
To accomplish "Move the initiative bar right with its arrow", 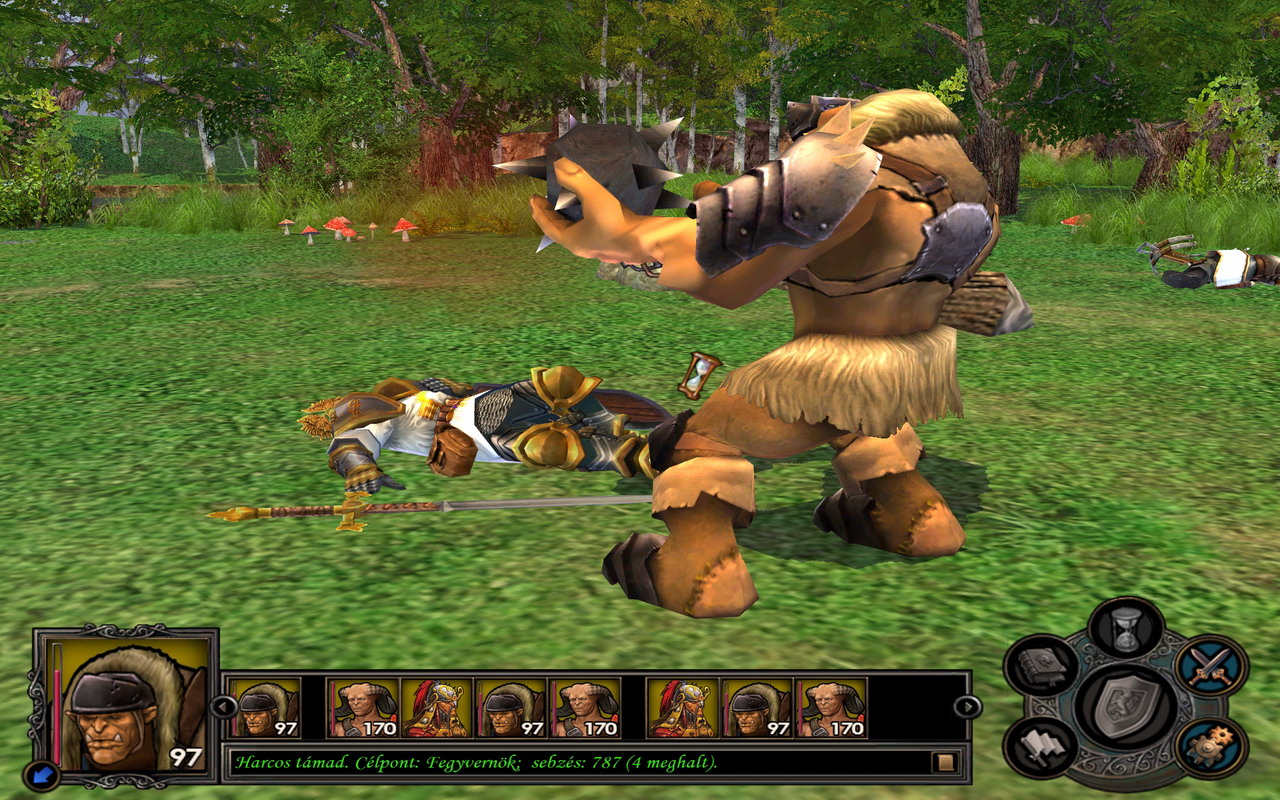I will (x=967, y=707).
